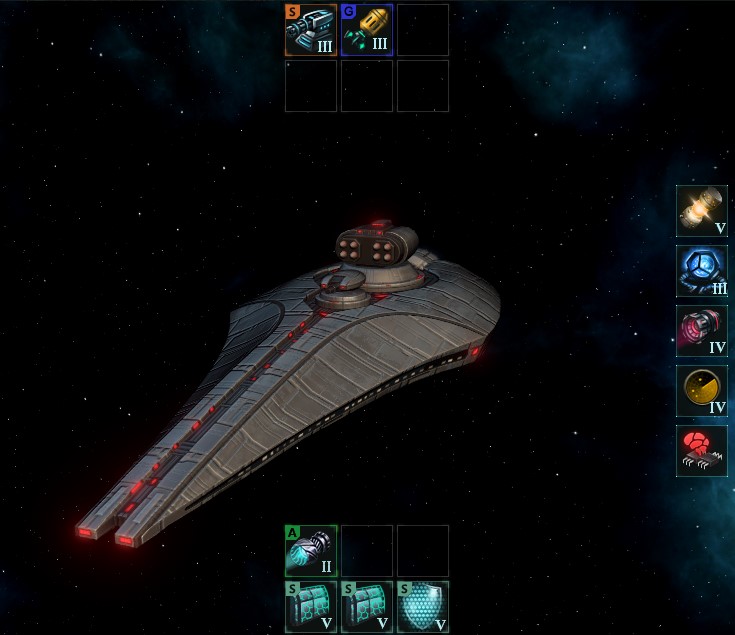Open the red brain combat computer component

702,451
